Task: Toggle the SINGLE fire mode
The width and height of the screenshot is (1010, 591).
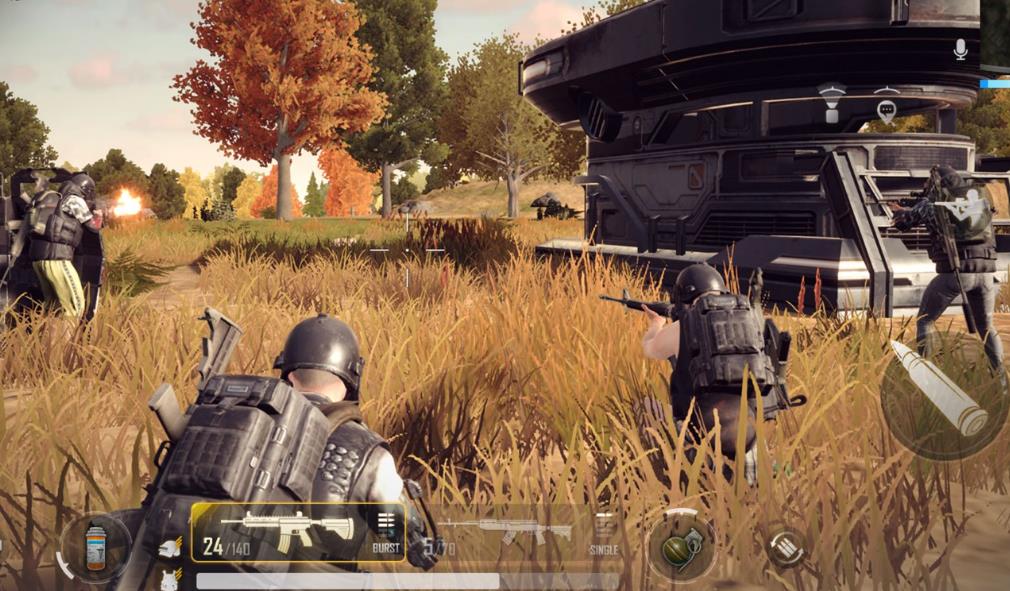Action: (604, 533)
